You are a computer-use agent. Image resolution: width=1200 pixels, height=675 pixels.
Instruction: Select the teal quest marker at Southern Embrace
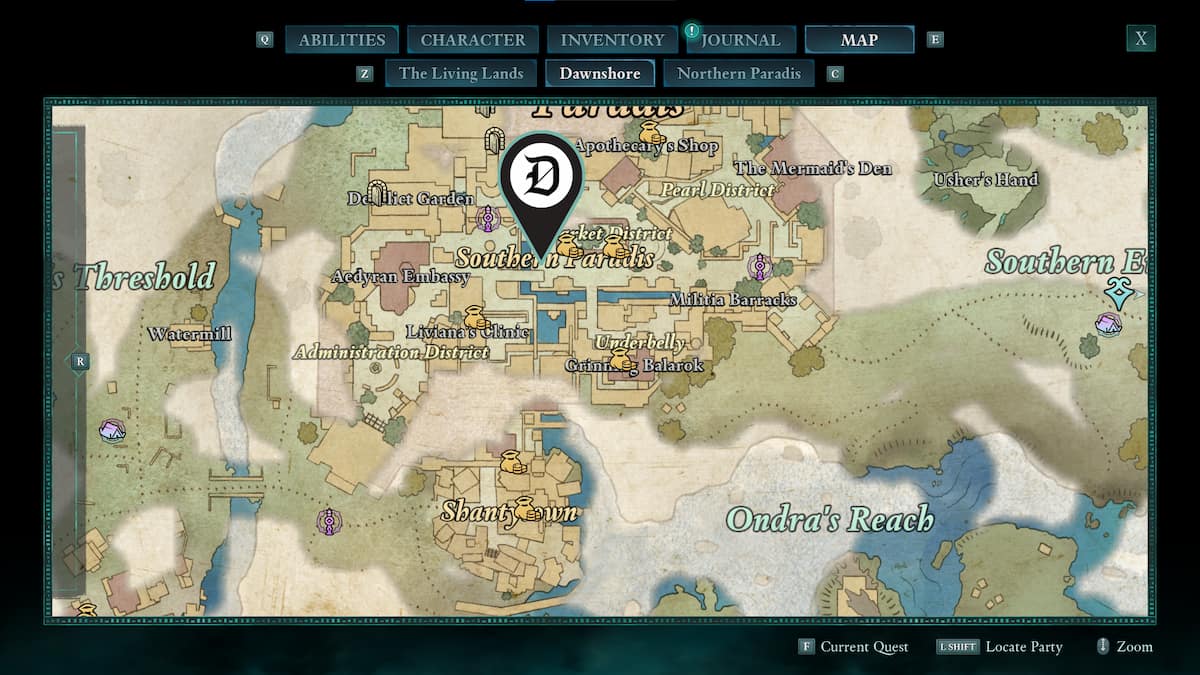pyautogui.click(x=1117, y=292)
